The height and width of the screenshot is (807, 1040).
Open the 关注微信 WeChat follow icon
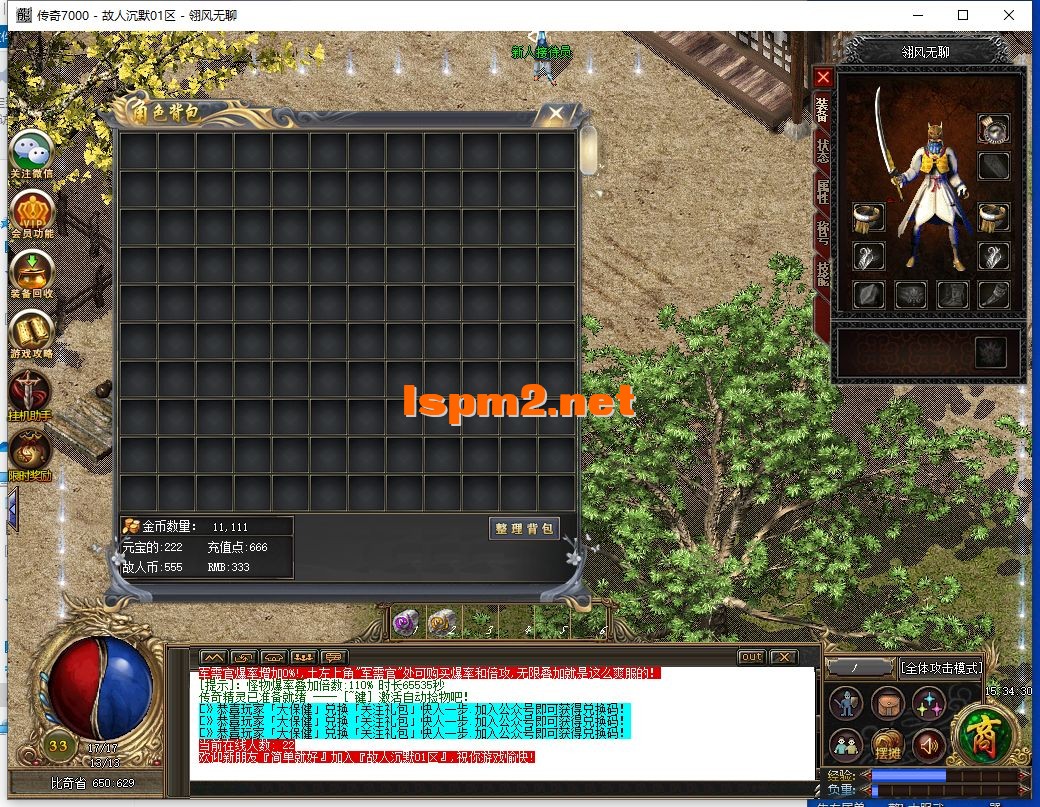click(x=31, y=154)
